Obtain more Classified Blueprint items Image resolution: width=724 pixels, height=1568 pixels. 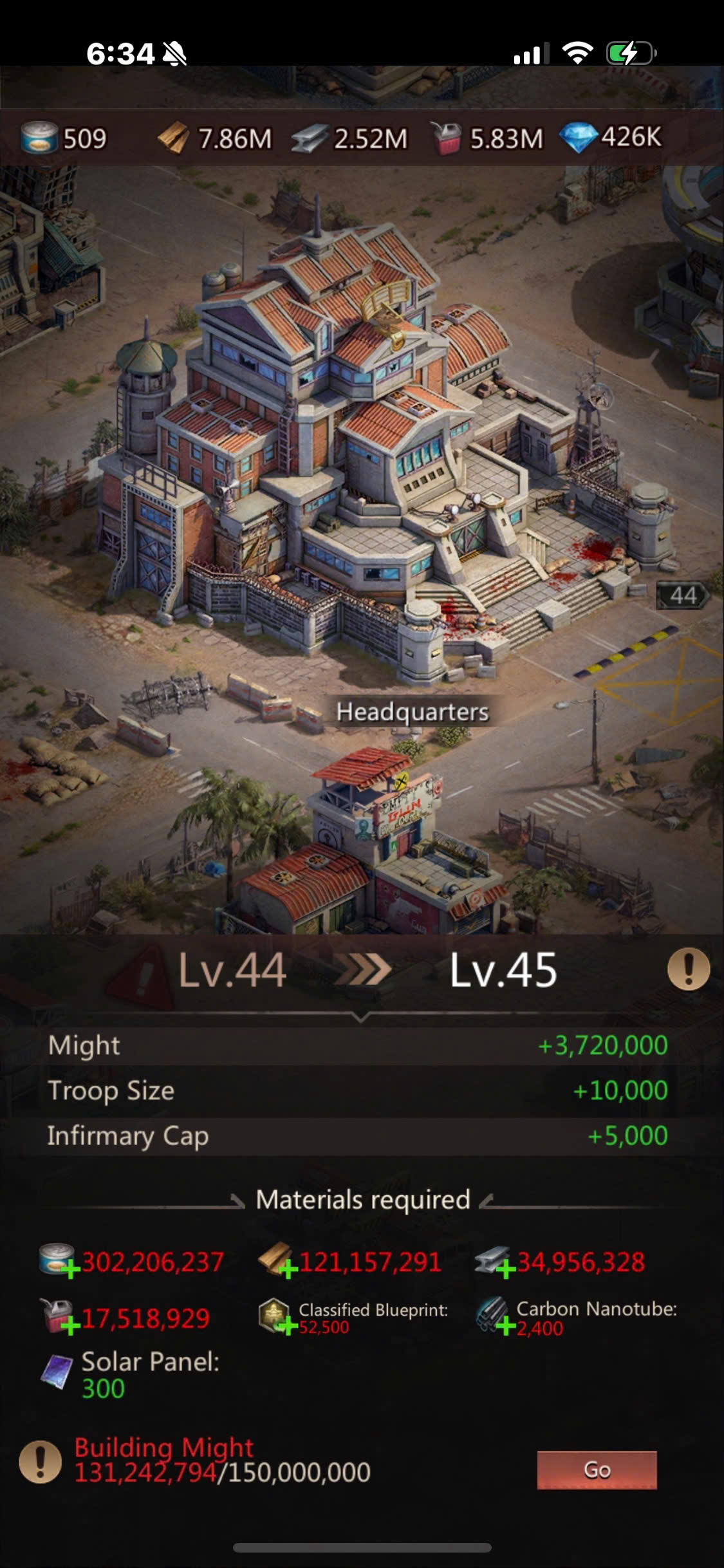click(x=287, y=1325)
